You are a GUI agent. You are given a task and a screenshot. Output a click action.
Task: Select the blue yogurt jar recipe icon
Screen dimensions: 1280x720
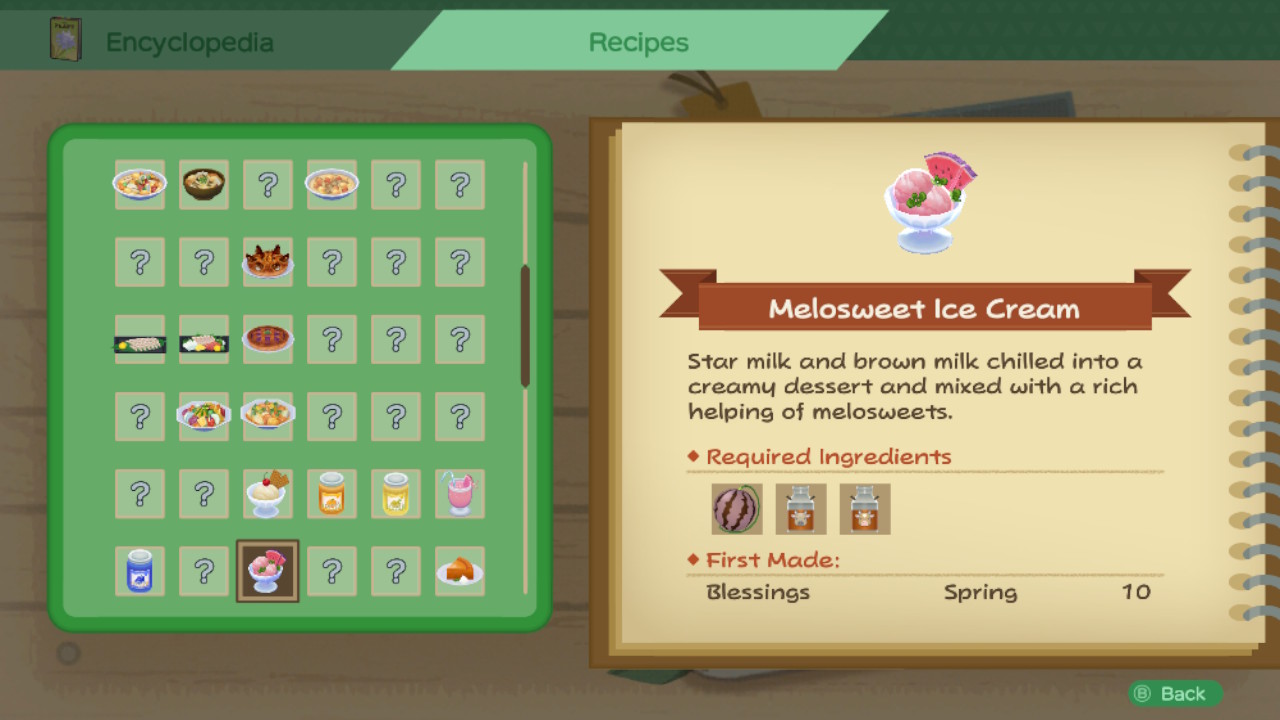(x=140, y=571)
